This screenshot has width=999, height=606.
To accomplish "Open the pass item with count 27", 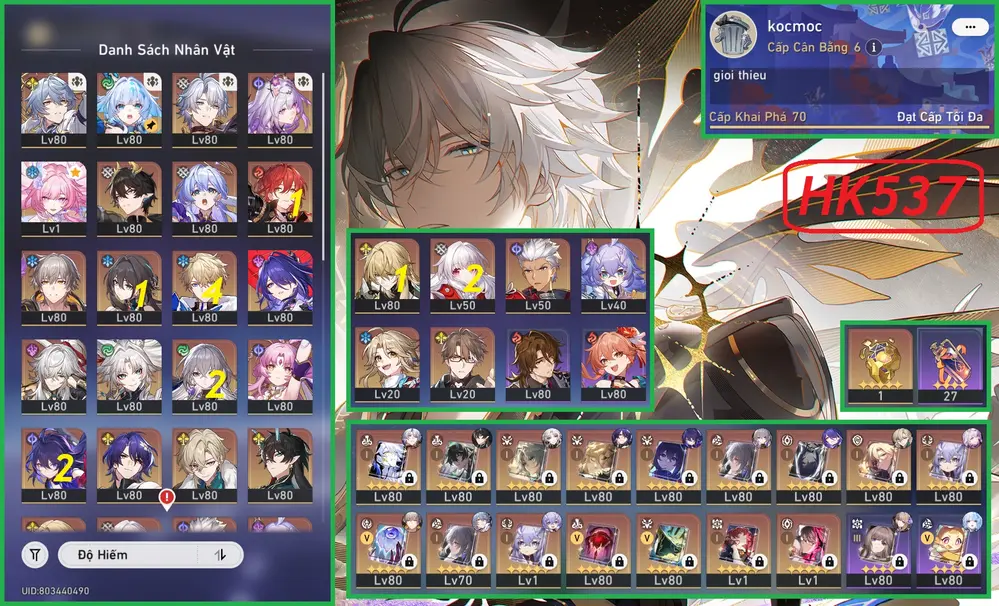I will (950, 365).
